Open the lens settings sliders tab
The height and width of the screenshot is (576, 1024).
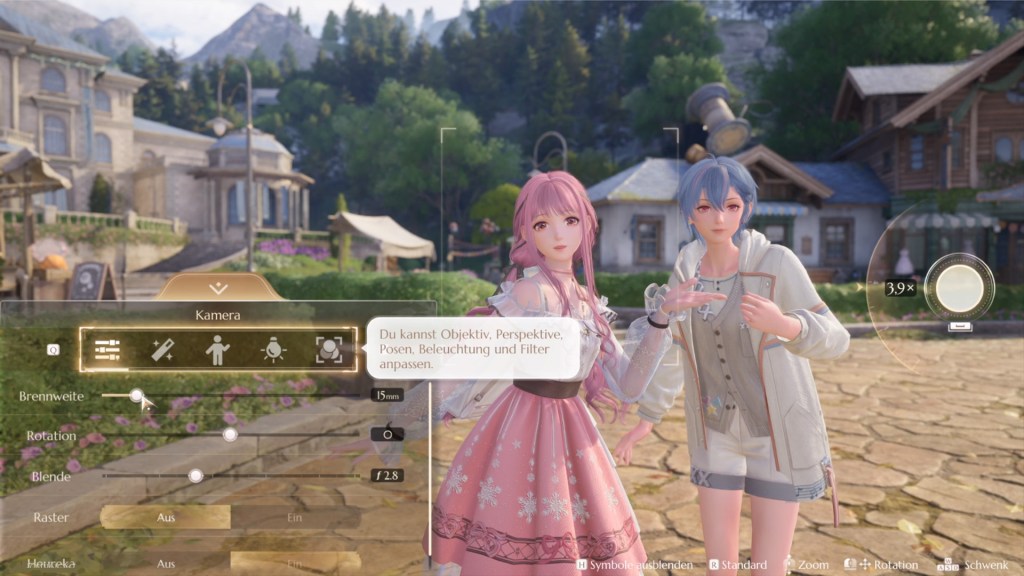point(108,350)
